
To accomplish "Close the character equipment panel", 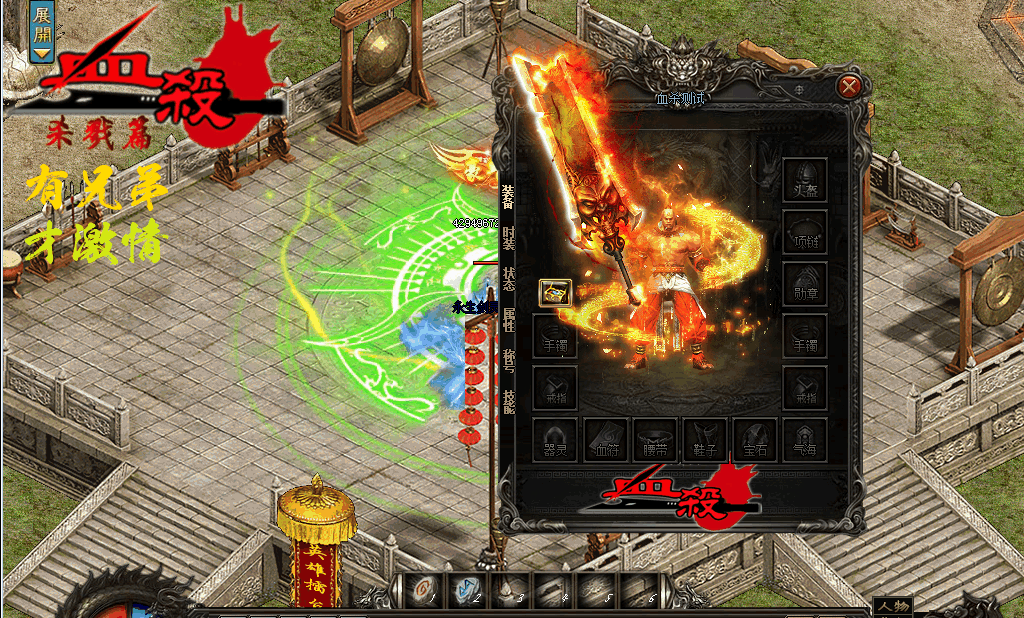I will tap(850, 87).
